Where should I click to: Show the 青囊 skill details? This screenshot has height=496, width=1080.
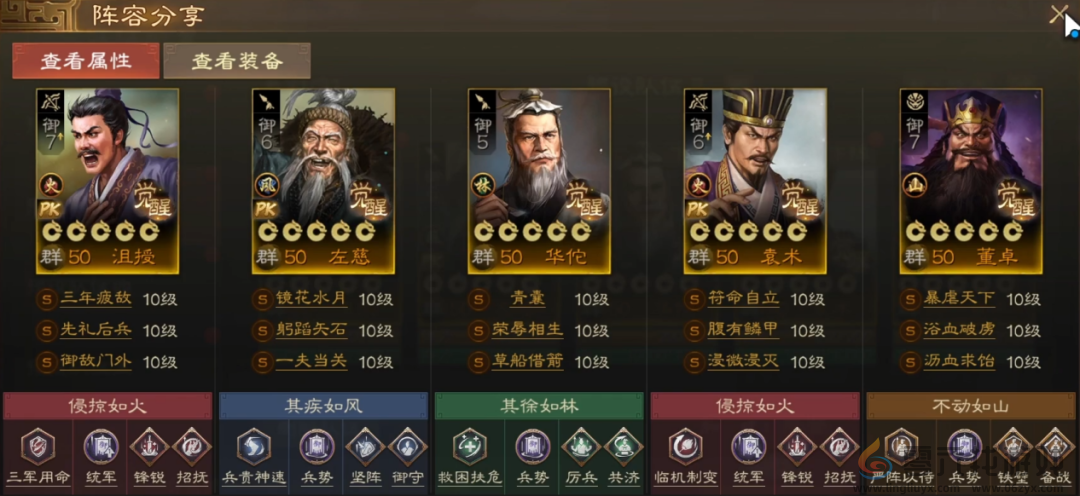[528, 299]
